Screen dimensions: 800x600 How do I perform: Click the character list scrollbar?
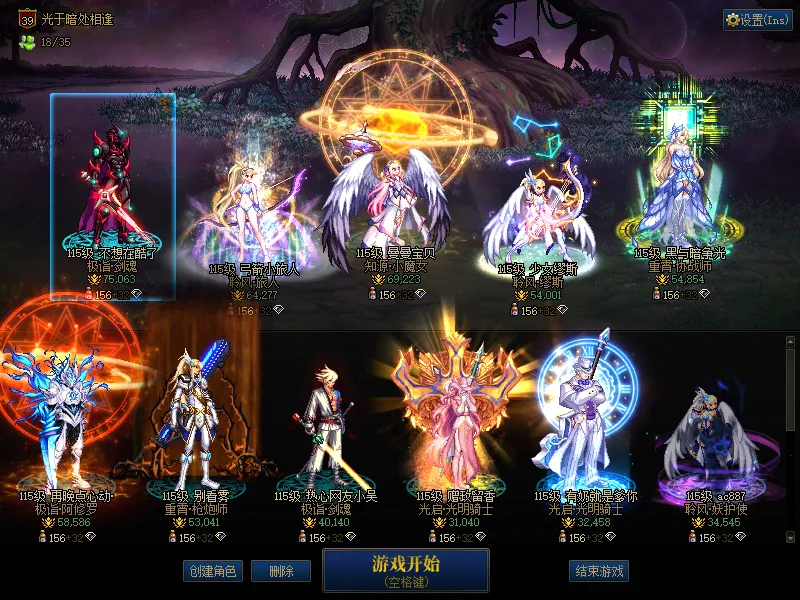pyautogui.click(x=790, y=390)
